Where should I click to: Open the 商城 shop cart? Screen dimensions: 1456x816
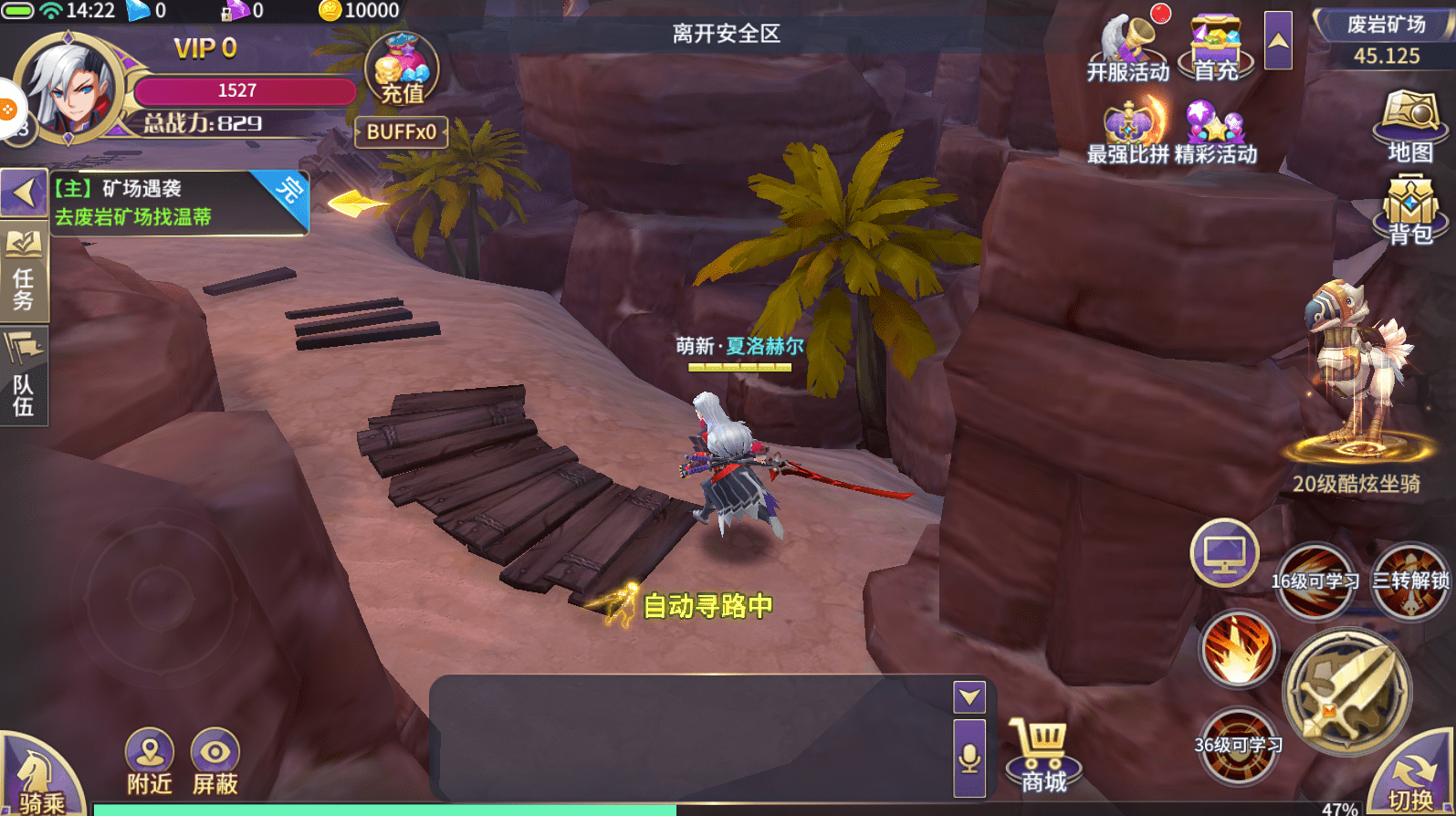(x=1043, y=754)
